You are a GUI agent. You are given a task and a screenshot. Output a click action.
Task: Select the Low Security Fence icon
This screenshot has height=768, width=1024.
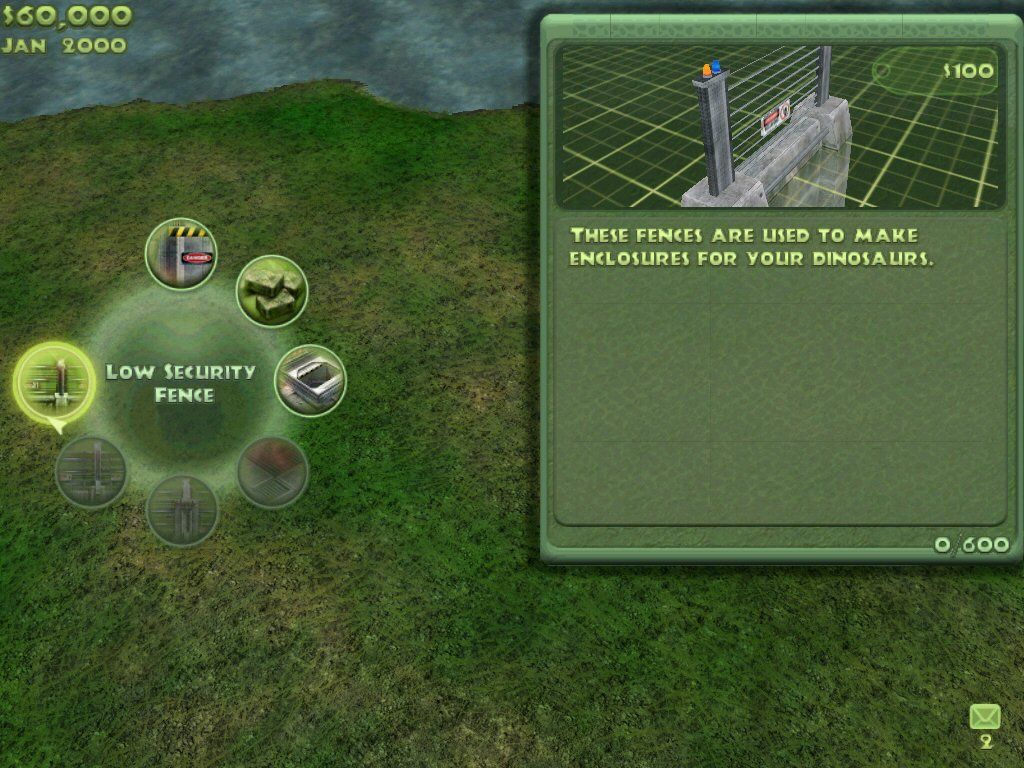[x=54, y=382]
